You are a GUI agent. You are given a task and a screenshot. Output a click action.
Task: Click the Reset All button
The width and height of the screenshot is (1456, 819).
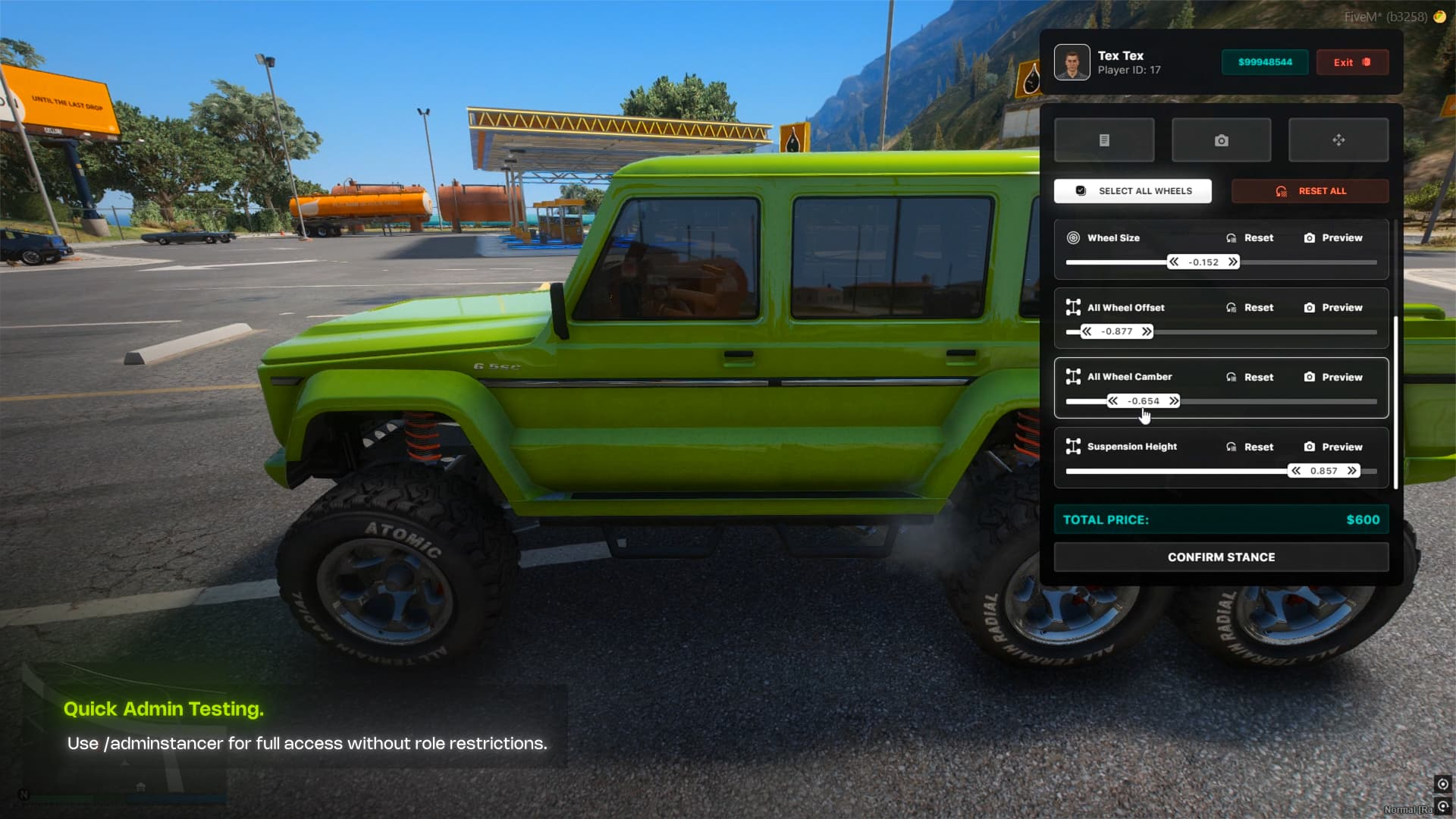click(x=1310, y=190)
